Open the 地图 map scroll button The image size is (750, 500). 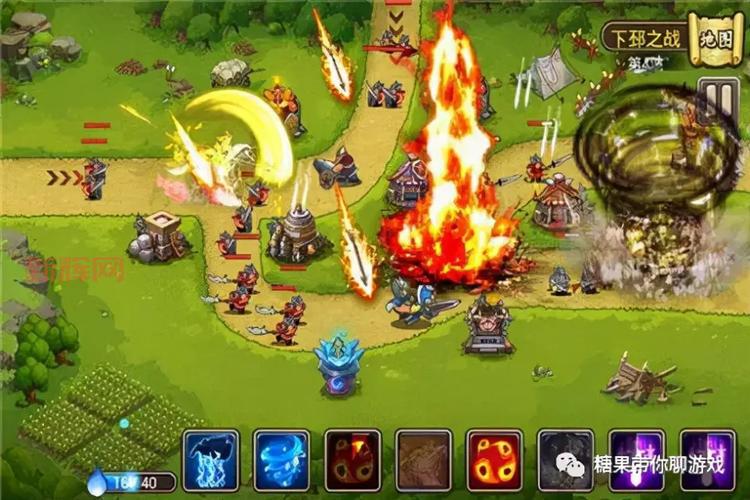click(717, 40)
